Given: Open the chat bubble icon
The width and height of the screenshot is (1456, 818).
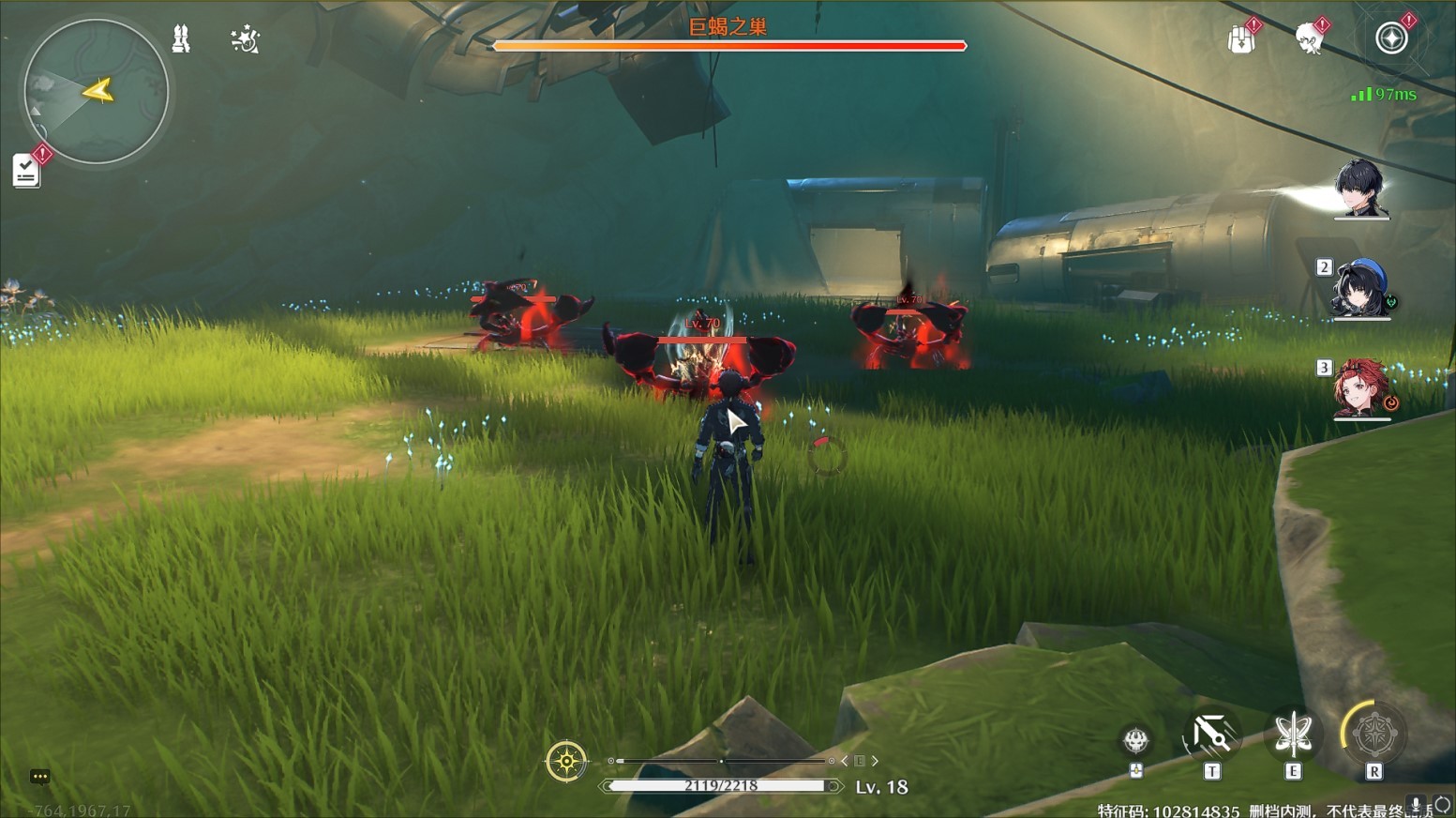Looking at the screenshot, I should tap(39, 777).
